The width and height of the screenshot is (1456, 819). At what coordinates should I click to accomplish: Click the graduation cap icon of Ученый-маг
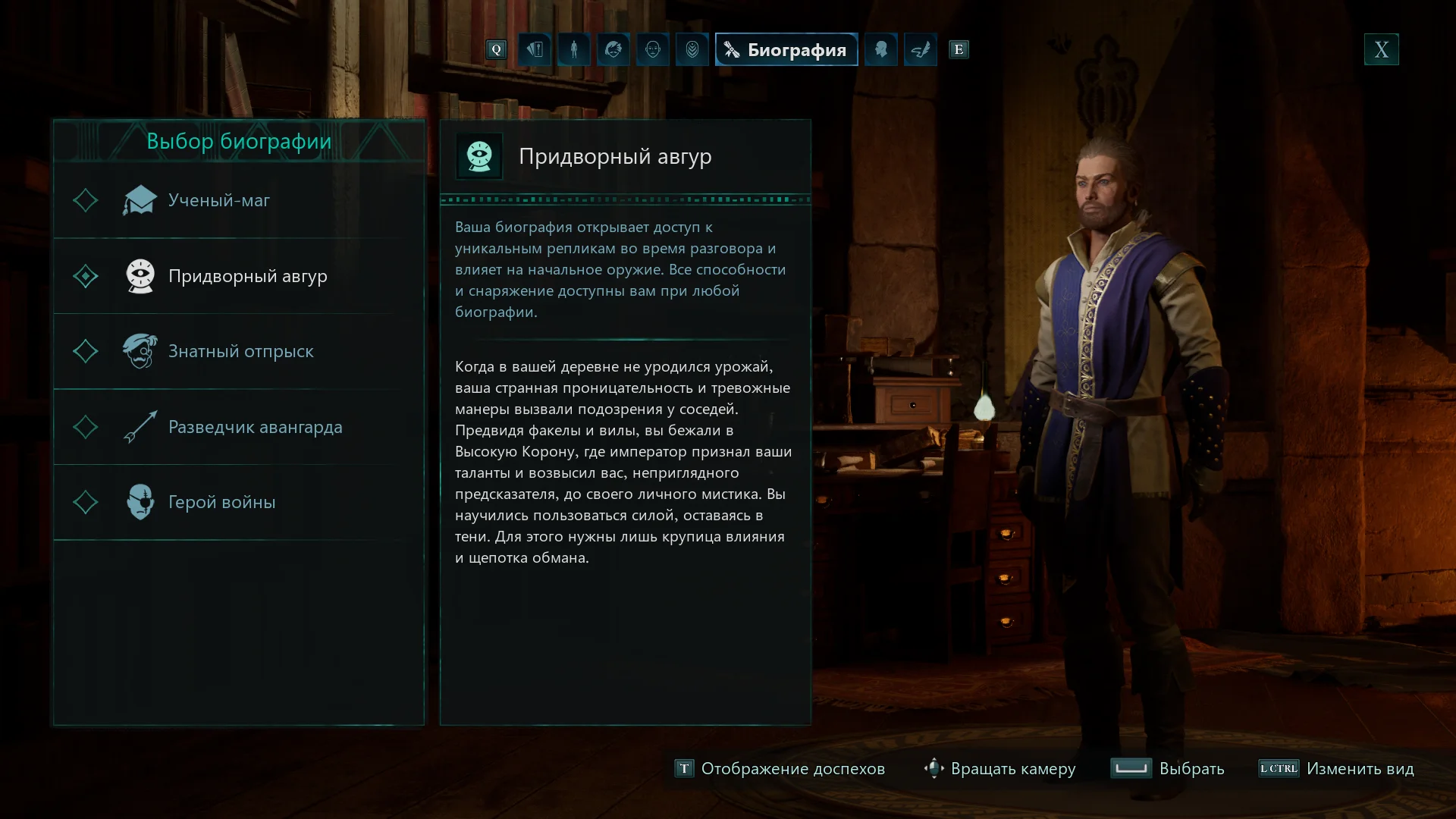(140, 200)
